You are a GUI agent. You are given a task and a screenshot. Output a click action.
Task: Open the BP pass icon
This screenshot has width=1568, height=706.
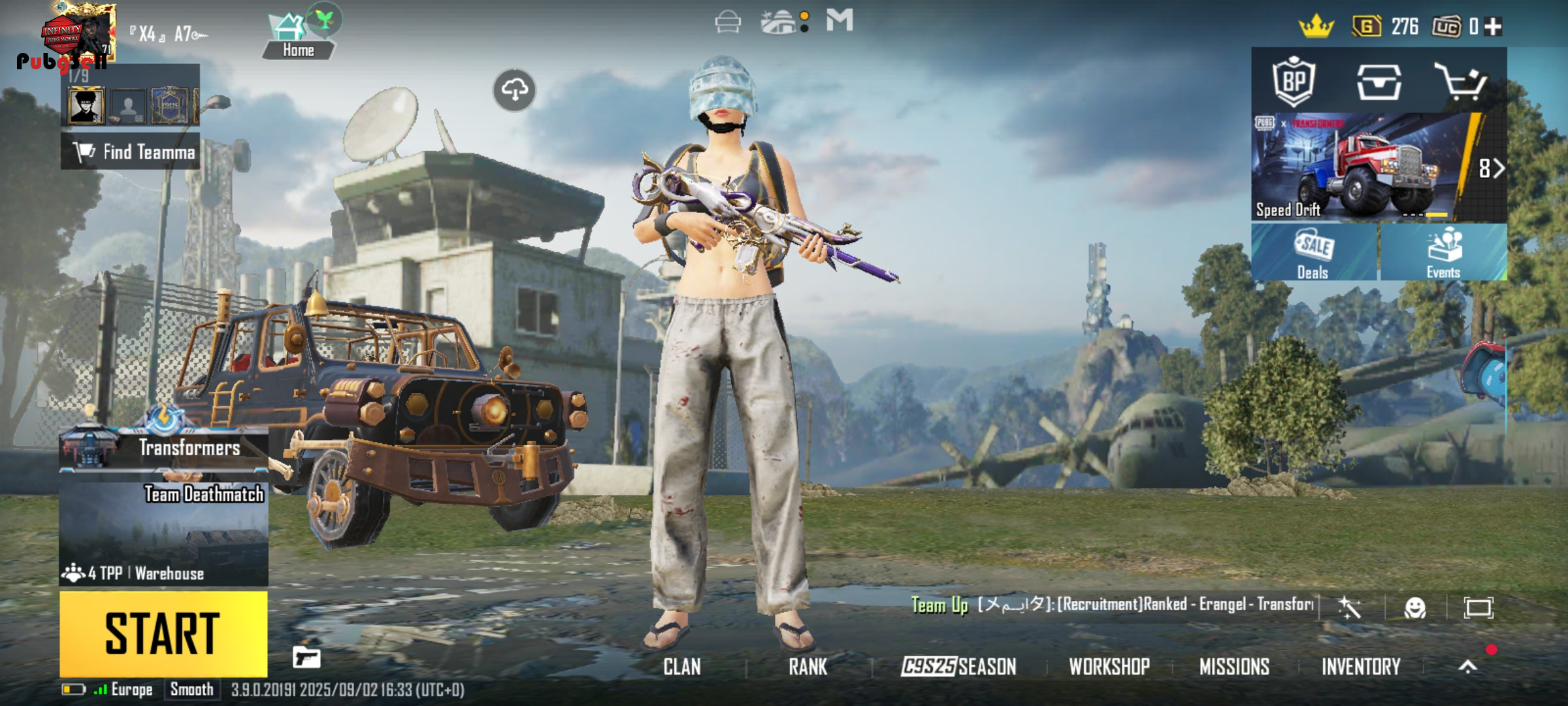tap(1294, 82)
